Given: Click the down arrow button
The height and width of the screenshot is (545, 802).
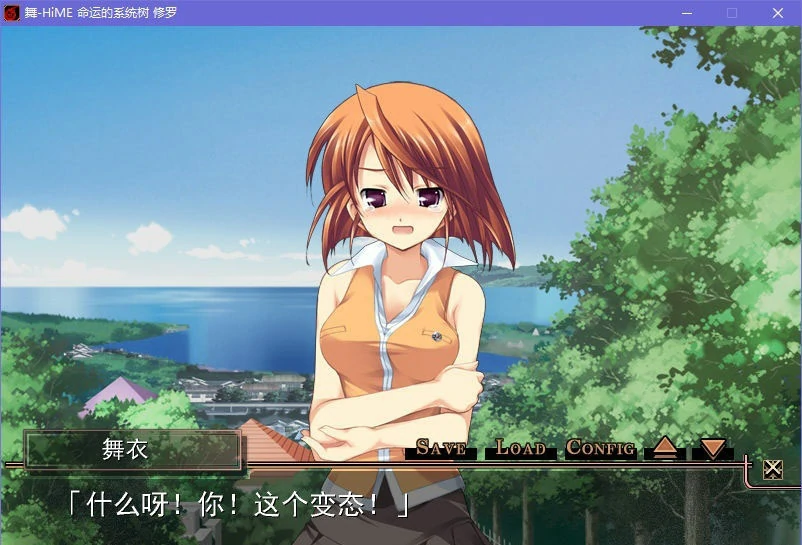Looking at the screenshot, I should coord(712,448).
